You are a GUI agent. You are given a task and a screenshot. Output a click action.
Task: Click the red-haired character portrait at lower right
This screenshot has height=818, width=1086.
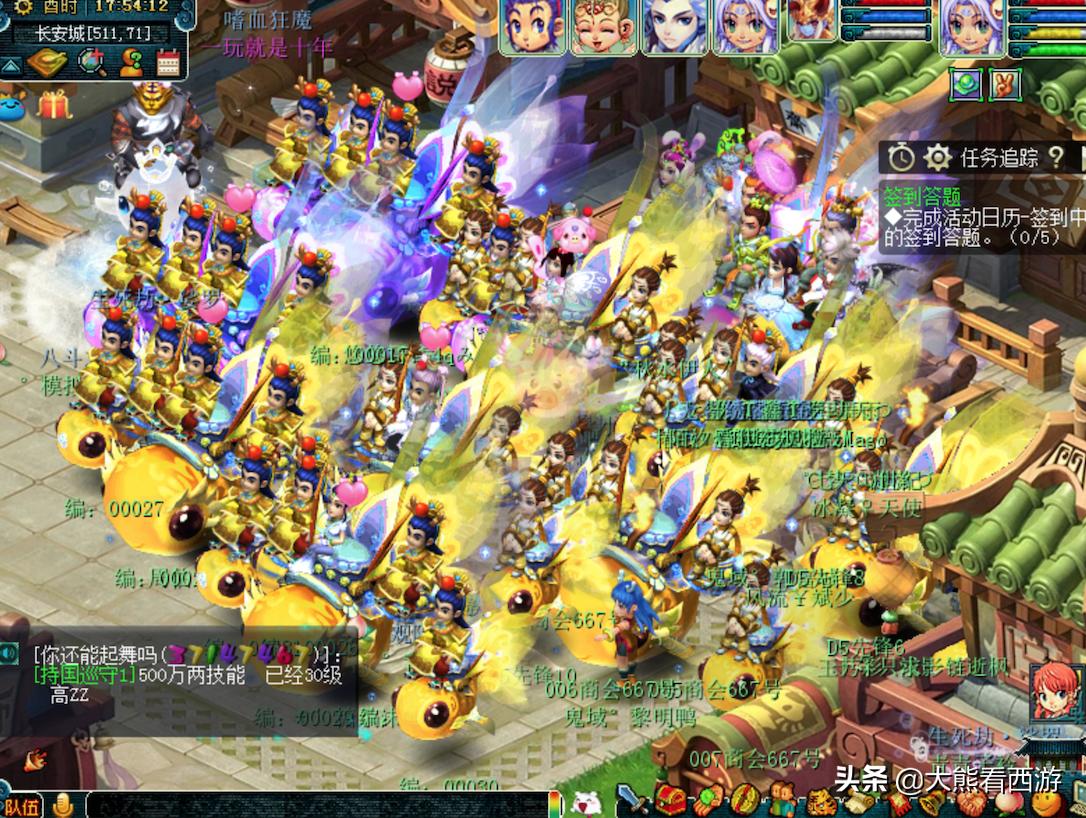pos(1055,692)
